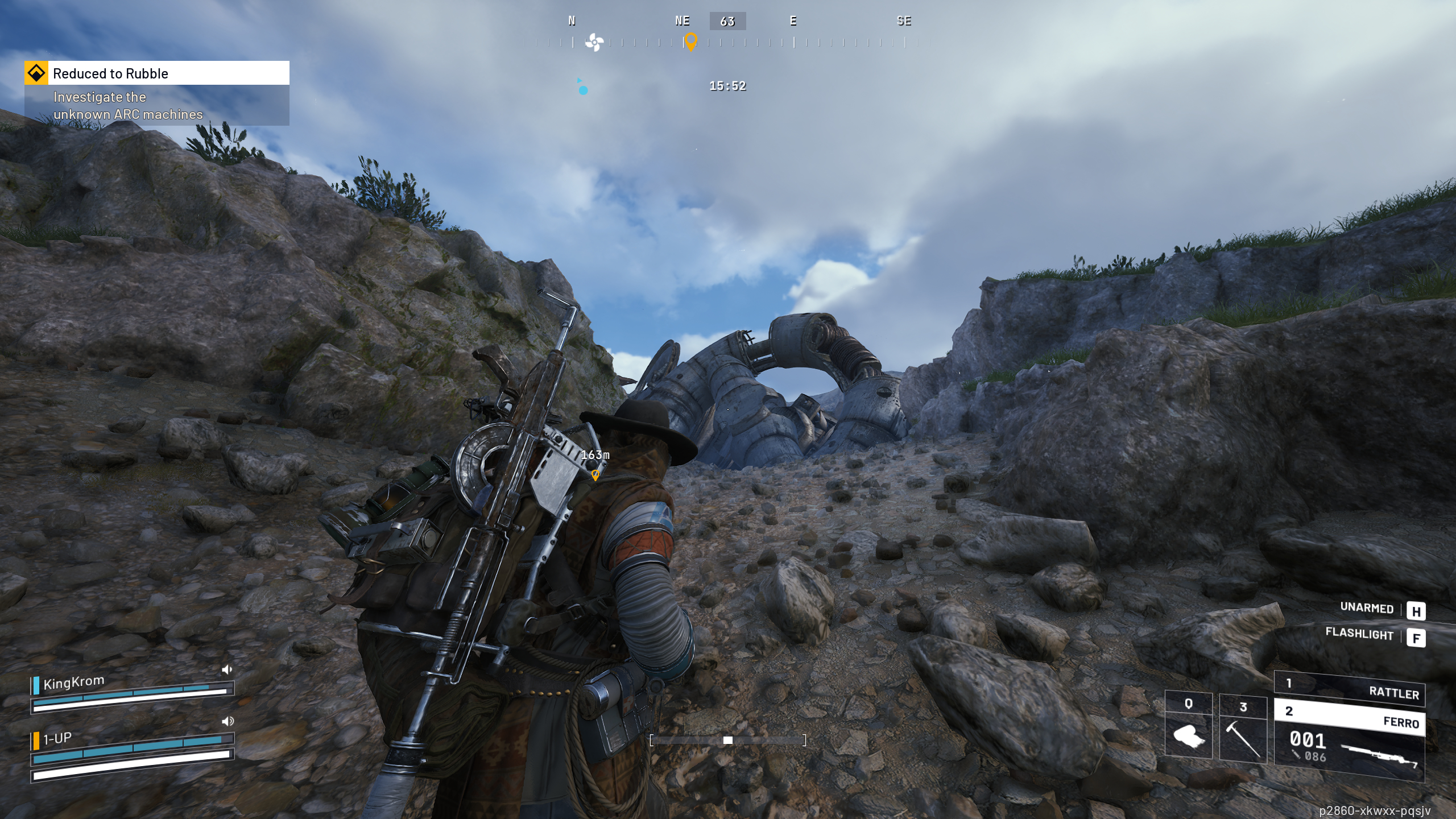
Task: Mute 1-UP's voice chat speaker
Action: [x=228, y=720]
